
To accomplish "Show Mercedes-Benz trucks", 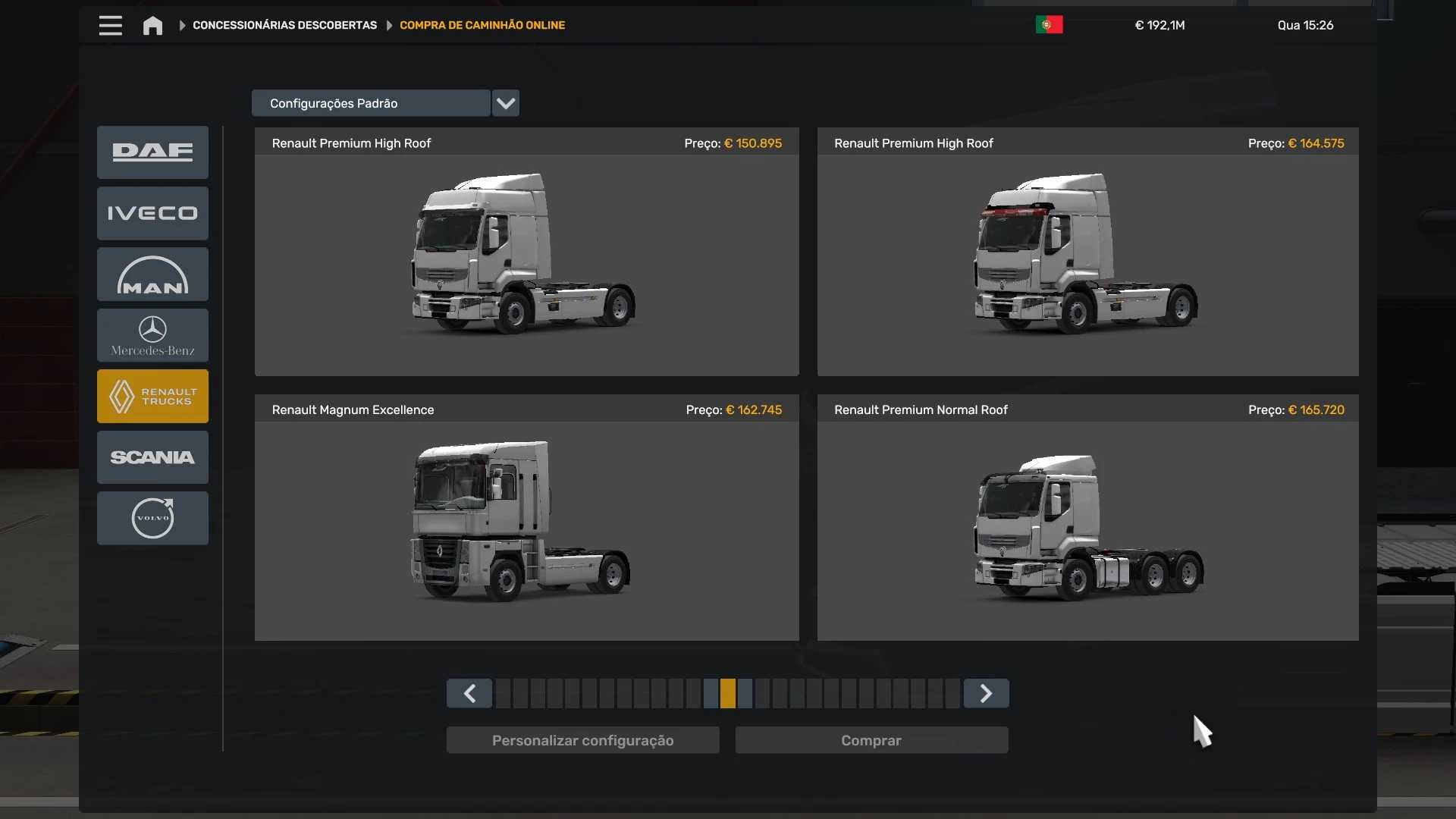I will [152, 335].
